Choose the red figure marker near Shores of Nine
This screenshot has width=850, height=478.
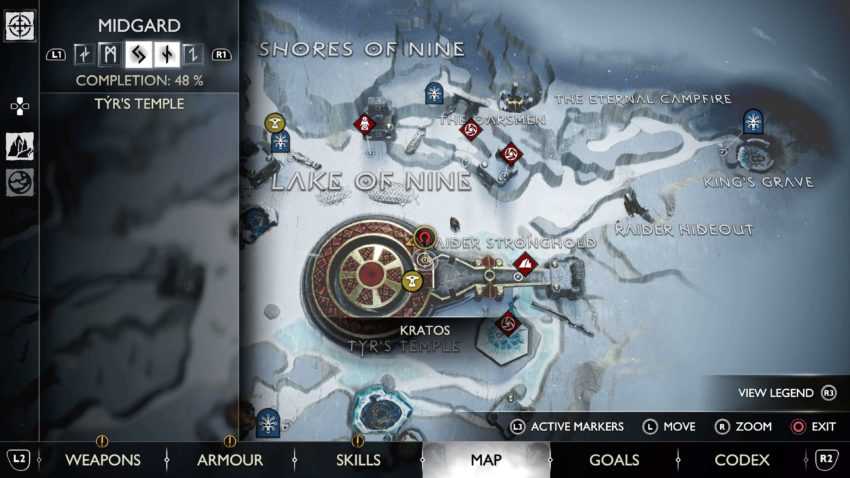click(x=365, y=125)
